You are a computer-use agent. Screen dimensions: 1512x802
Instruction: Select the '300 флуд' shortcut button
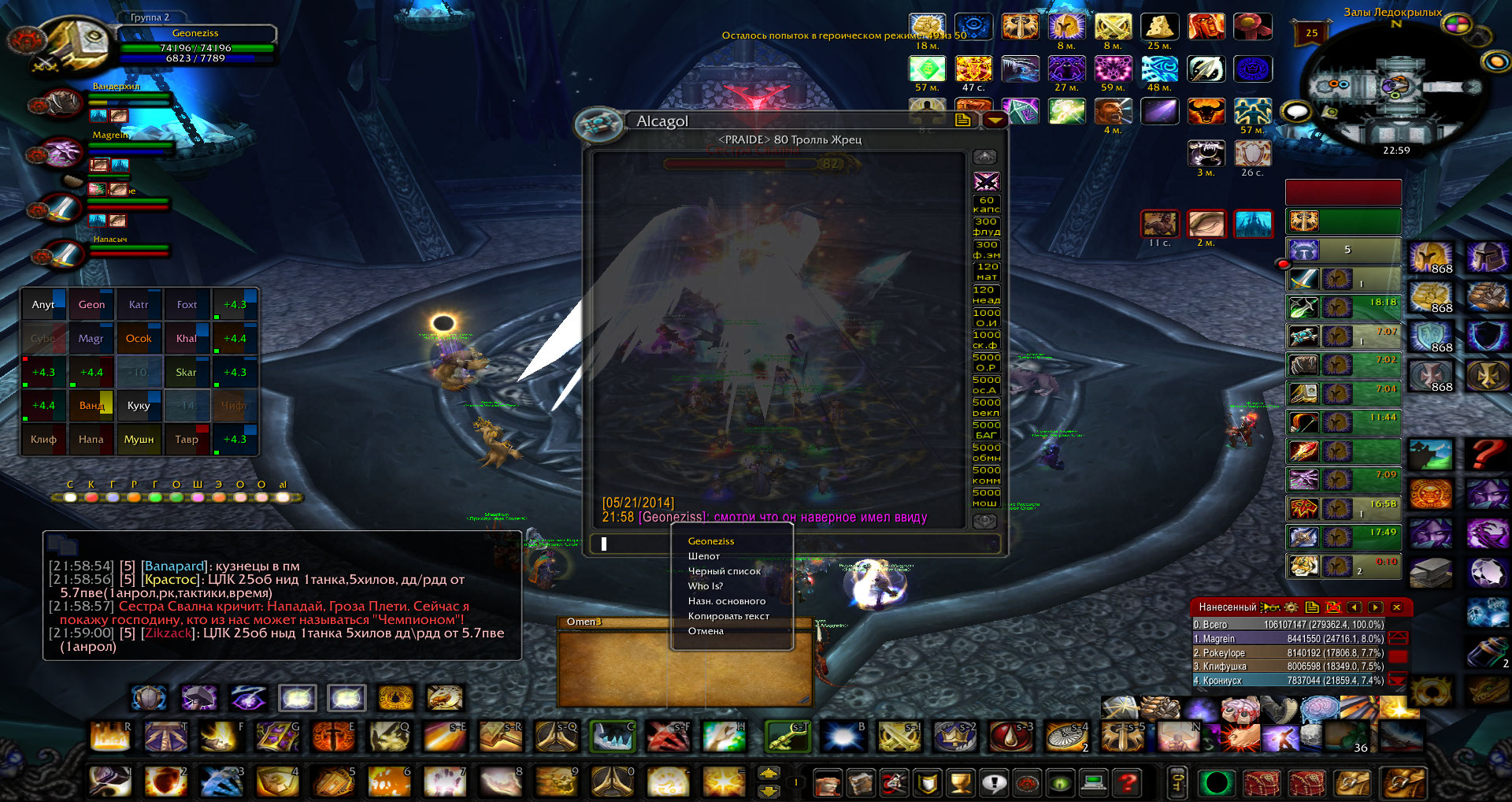coord(986,227)
